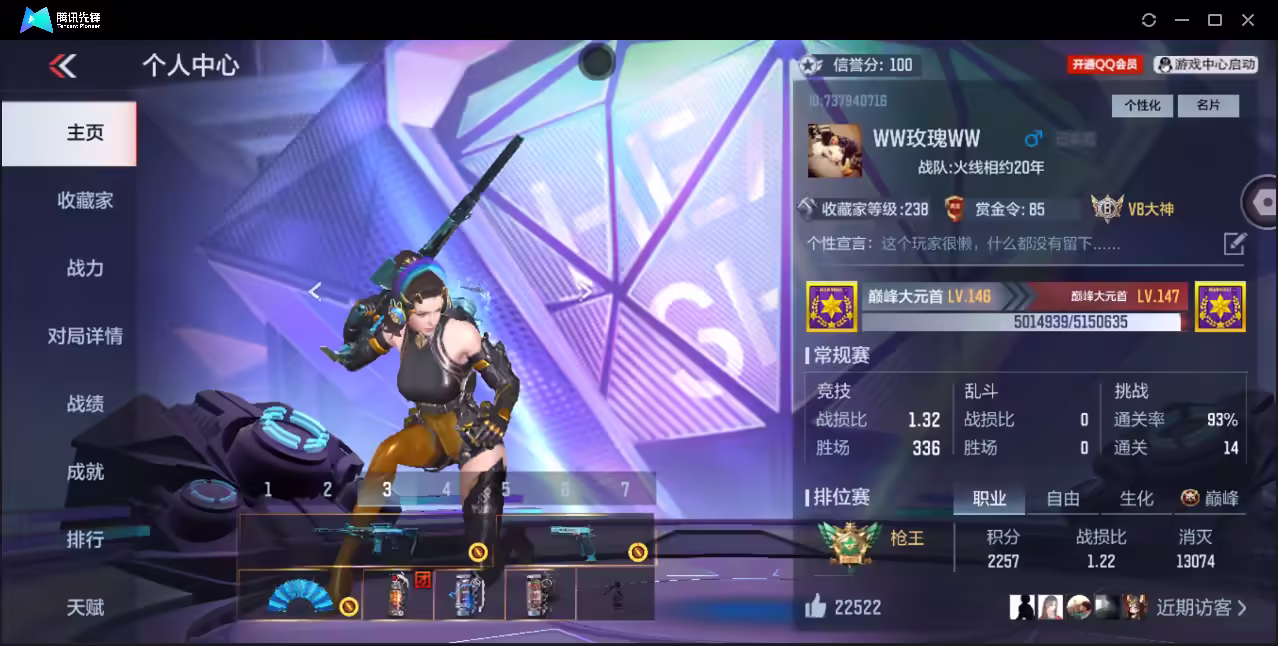Edit the personal signature with pencil icon

point(1234,243)
